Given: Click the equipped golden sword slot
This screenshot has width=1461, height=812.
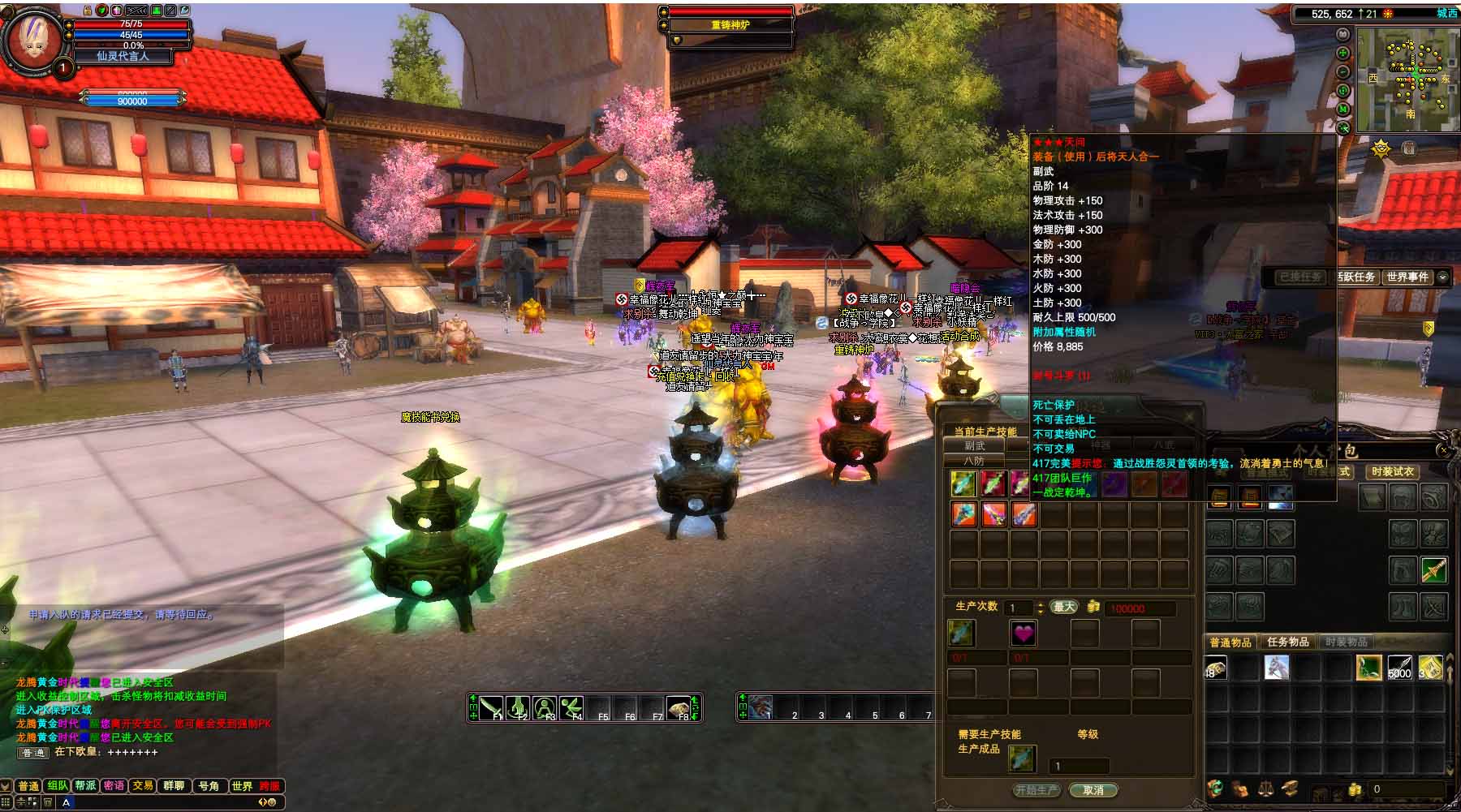Looking at the screenshot, I should tap(1434, 569).
